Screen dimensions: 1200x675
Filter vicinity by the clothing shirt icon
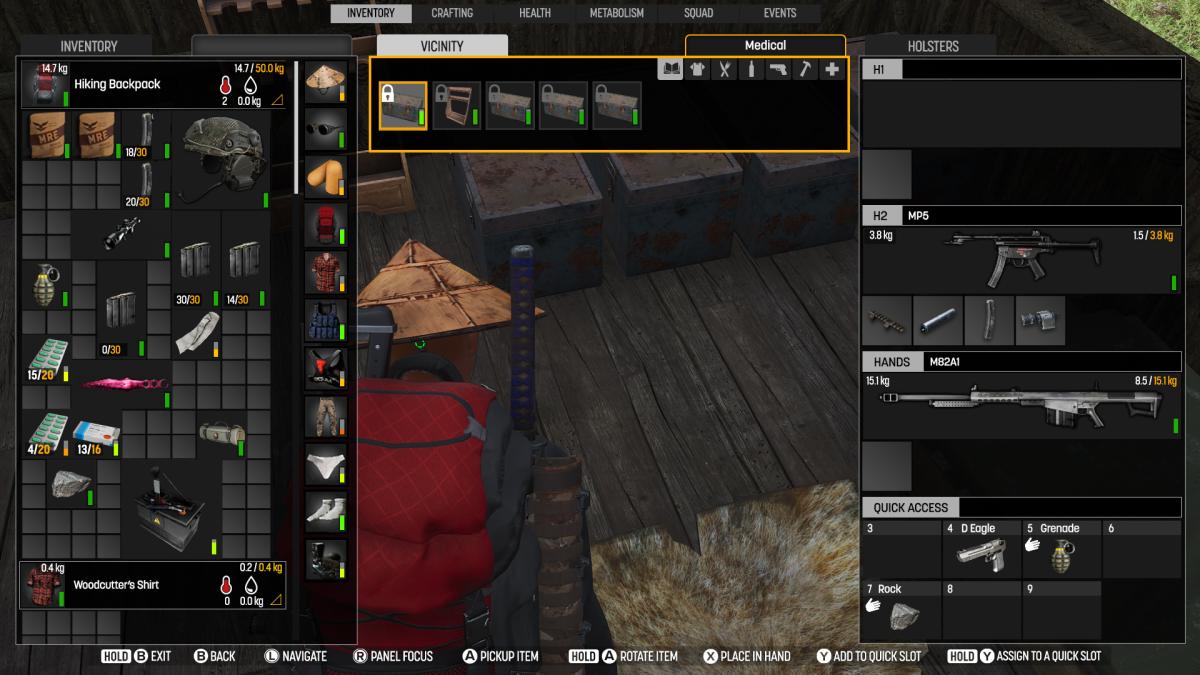(697, 70)
